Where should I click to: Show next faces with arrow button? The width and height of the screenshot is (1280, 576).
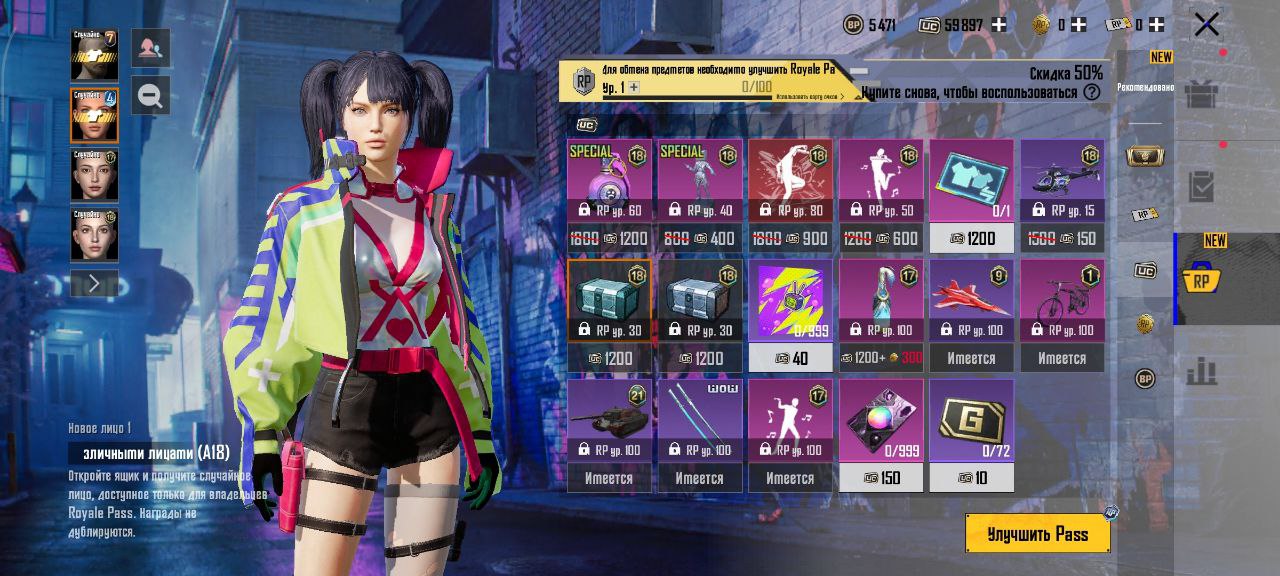94,284
